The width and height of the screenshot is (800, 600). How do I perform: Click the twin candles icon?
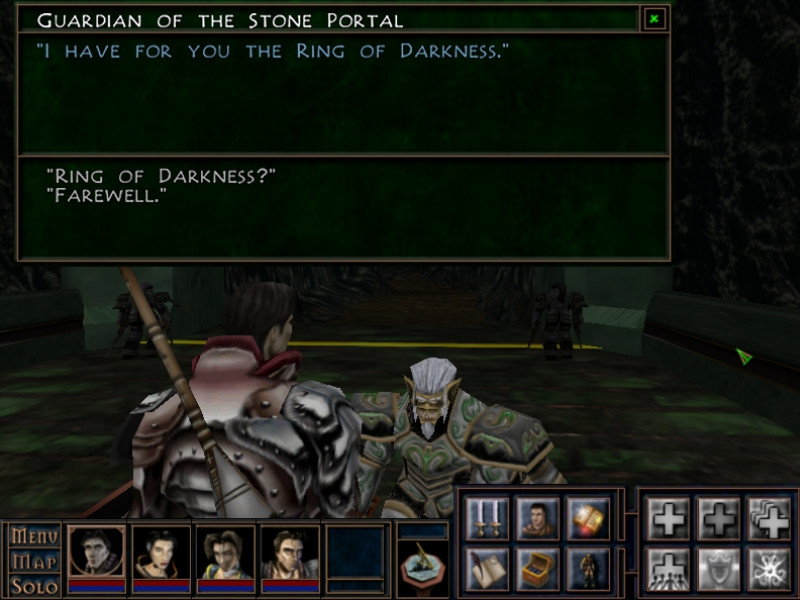point(486,519)
